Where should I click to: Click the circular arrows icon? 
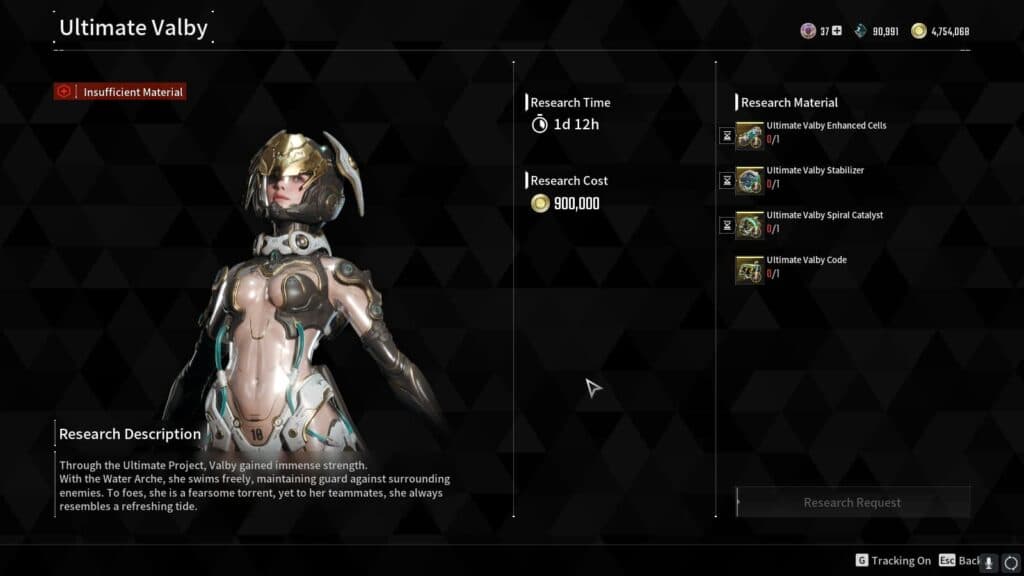1010,562
